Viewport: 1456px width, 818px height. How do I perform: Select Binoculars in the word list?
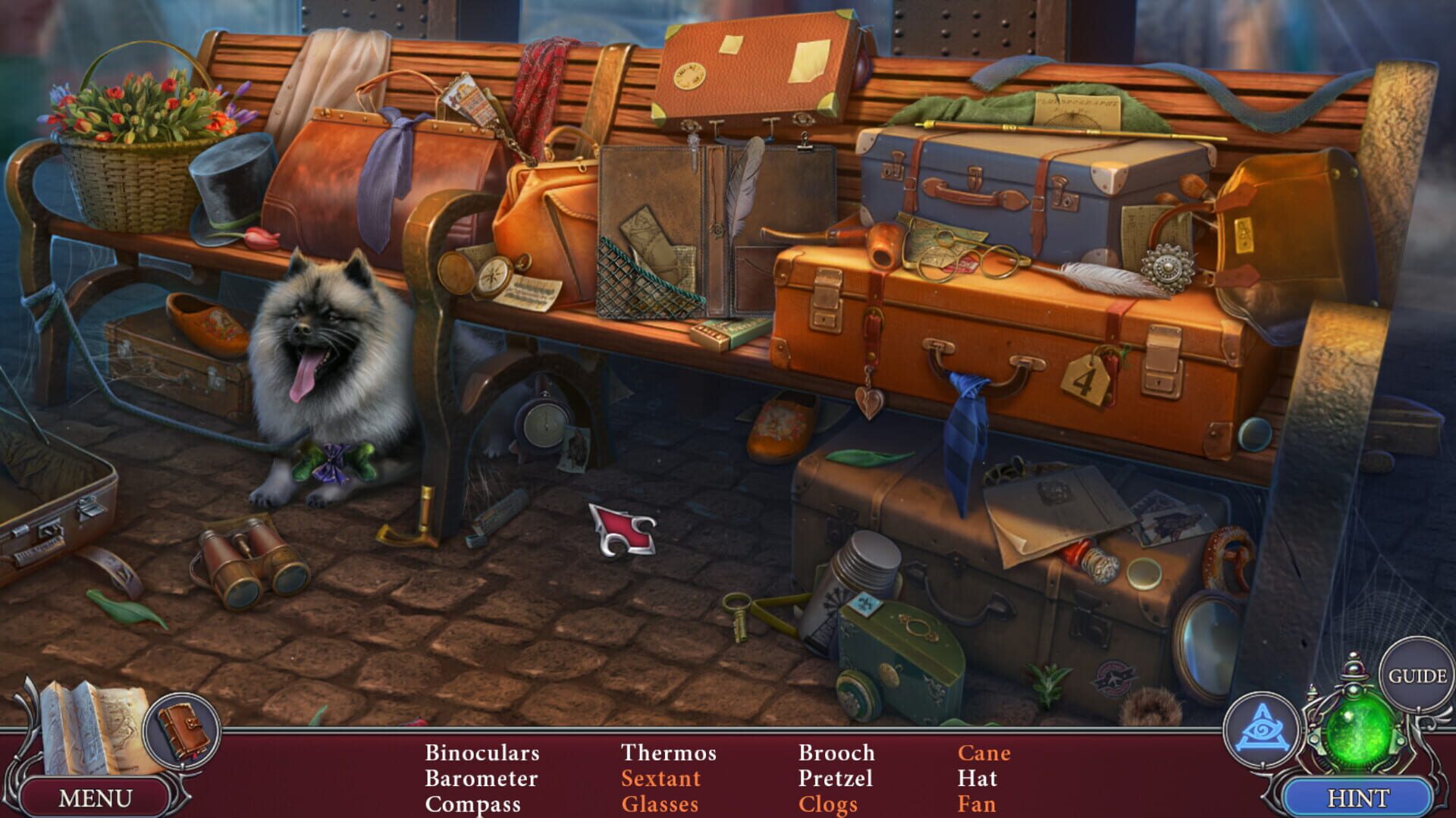tap(482, 753)
